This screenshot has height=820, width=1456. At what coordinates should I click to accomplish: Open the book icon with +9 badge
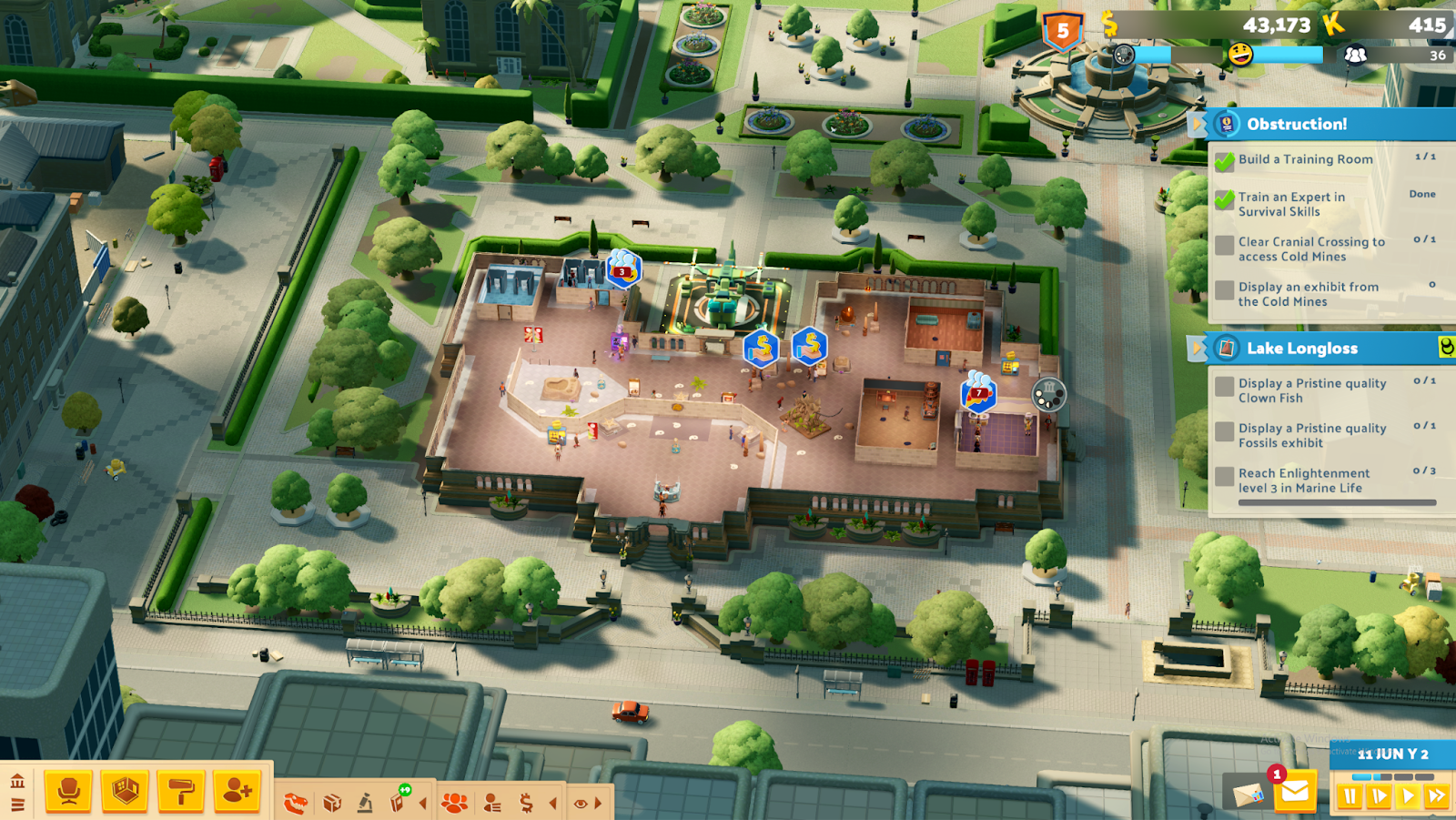399,801
